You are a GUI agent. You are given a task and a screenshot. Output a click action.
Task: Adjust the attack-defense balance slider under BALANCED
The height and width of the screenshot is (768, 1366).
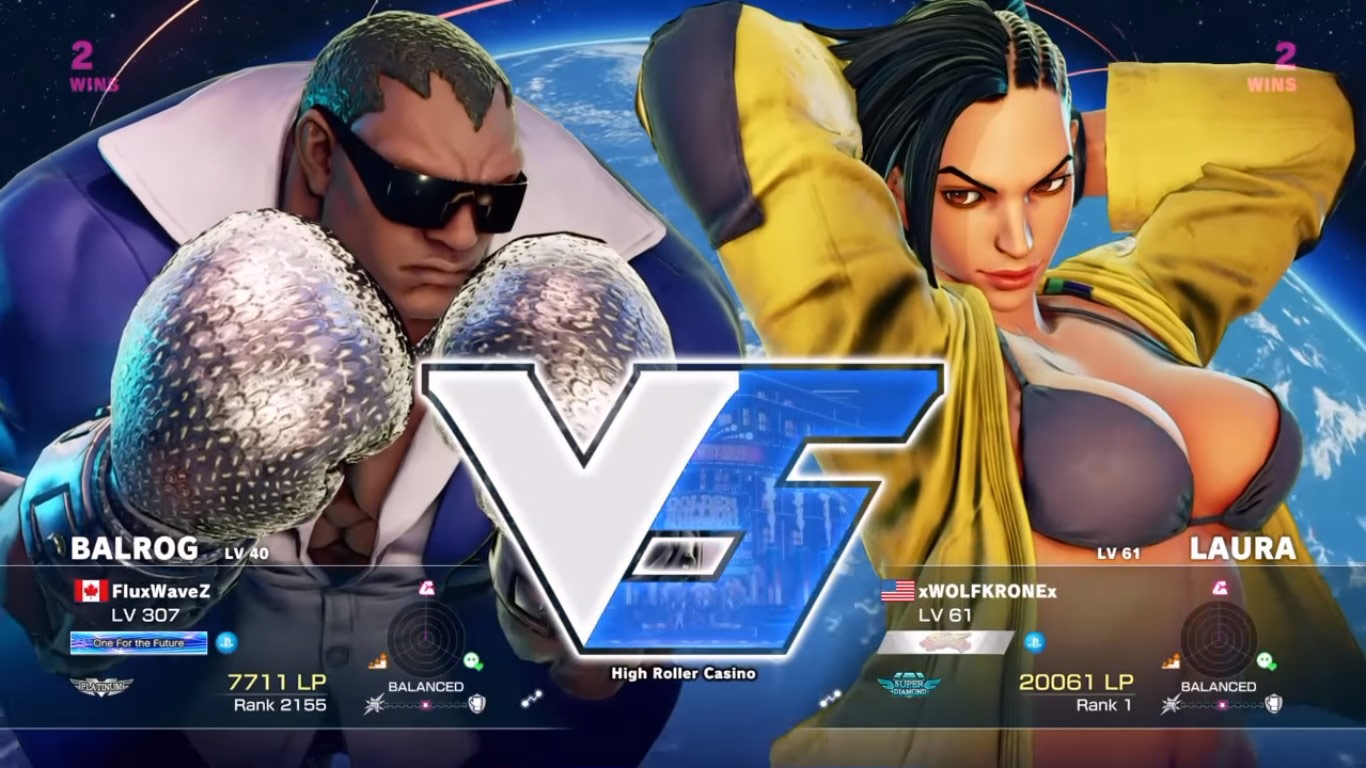pos(426,703)
